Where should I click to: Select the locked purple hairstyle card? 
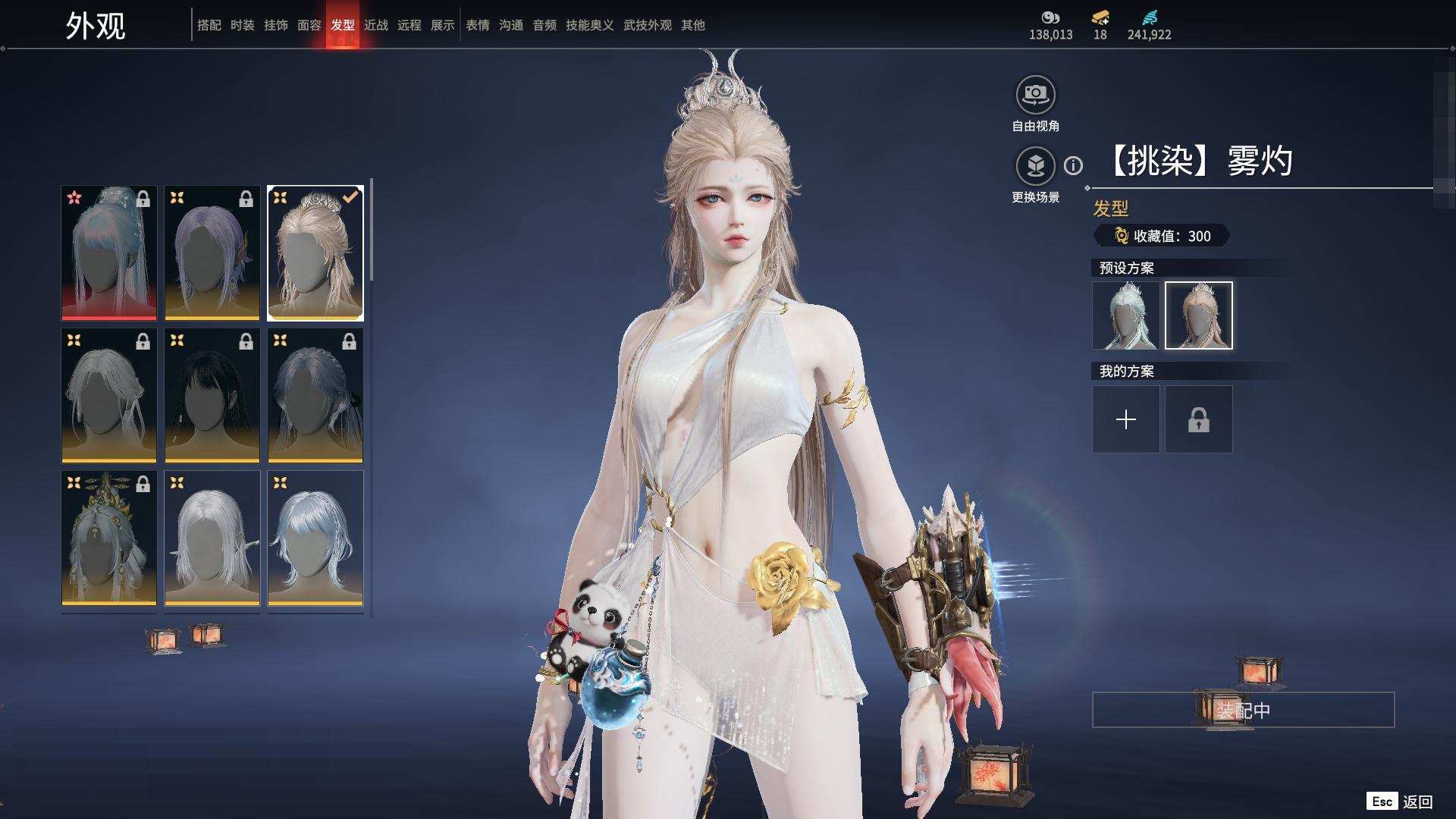[x=212, y=253]
